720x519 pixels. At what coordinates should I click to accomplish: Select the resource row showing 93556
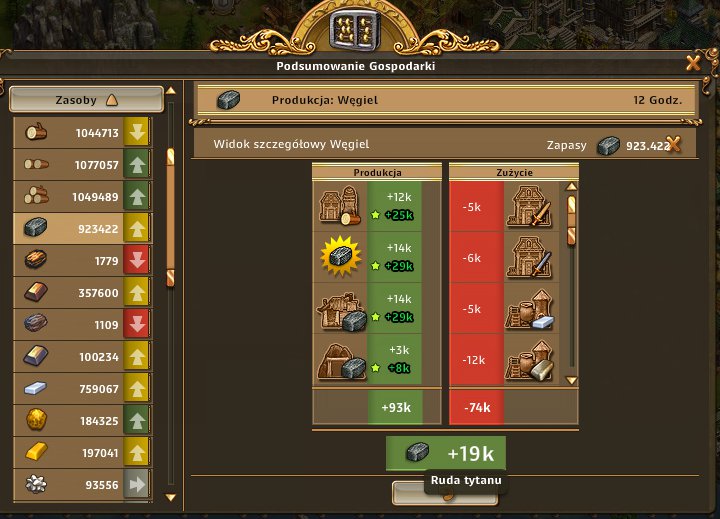(x=81, y=484)
